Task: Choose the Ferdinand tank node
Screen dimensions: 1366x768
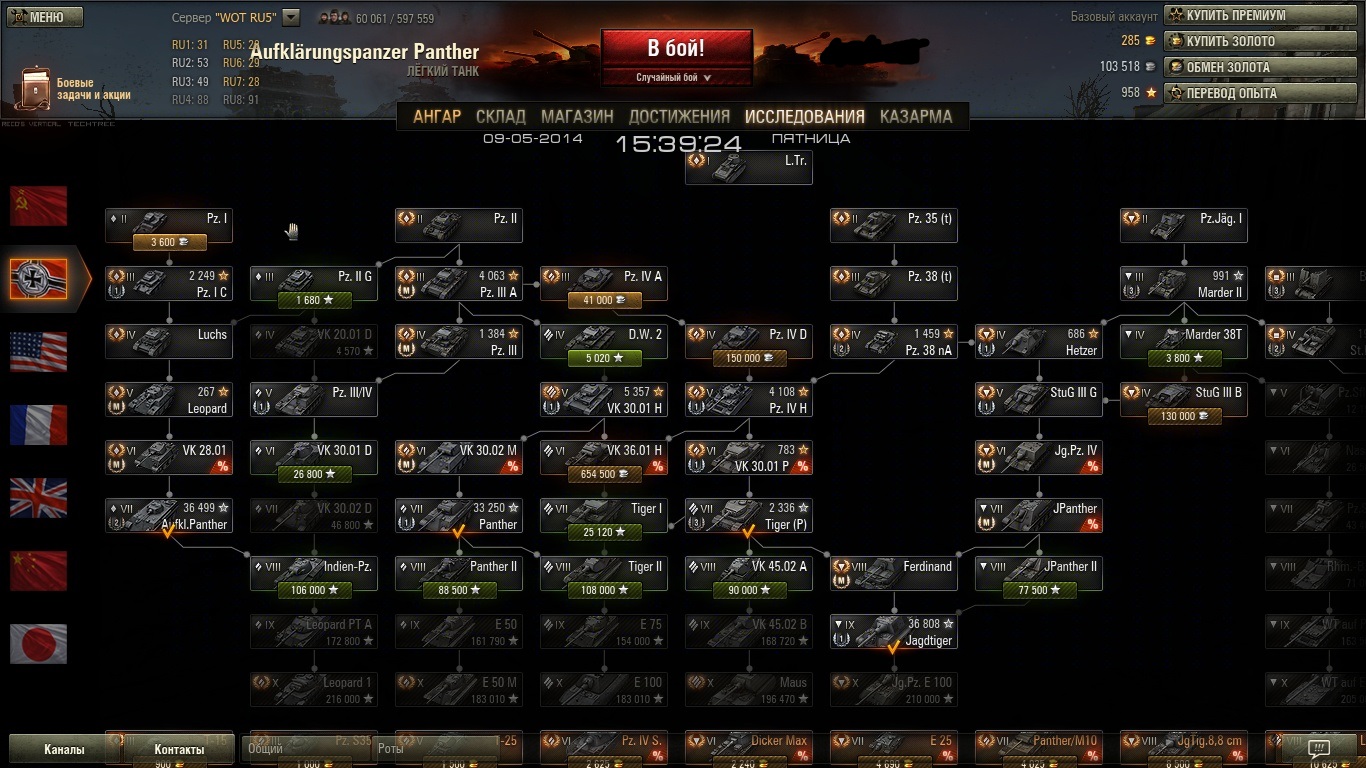Action: (893, 574)
